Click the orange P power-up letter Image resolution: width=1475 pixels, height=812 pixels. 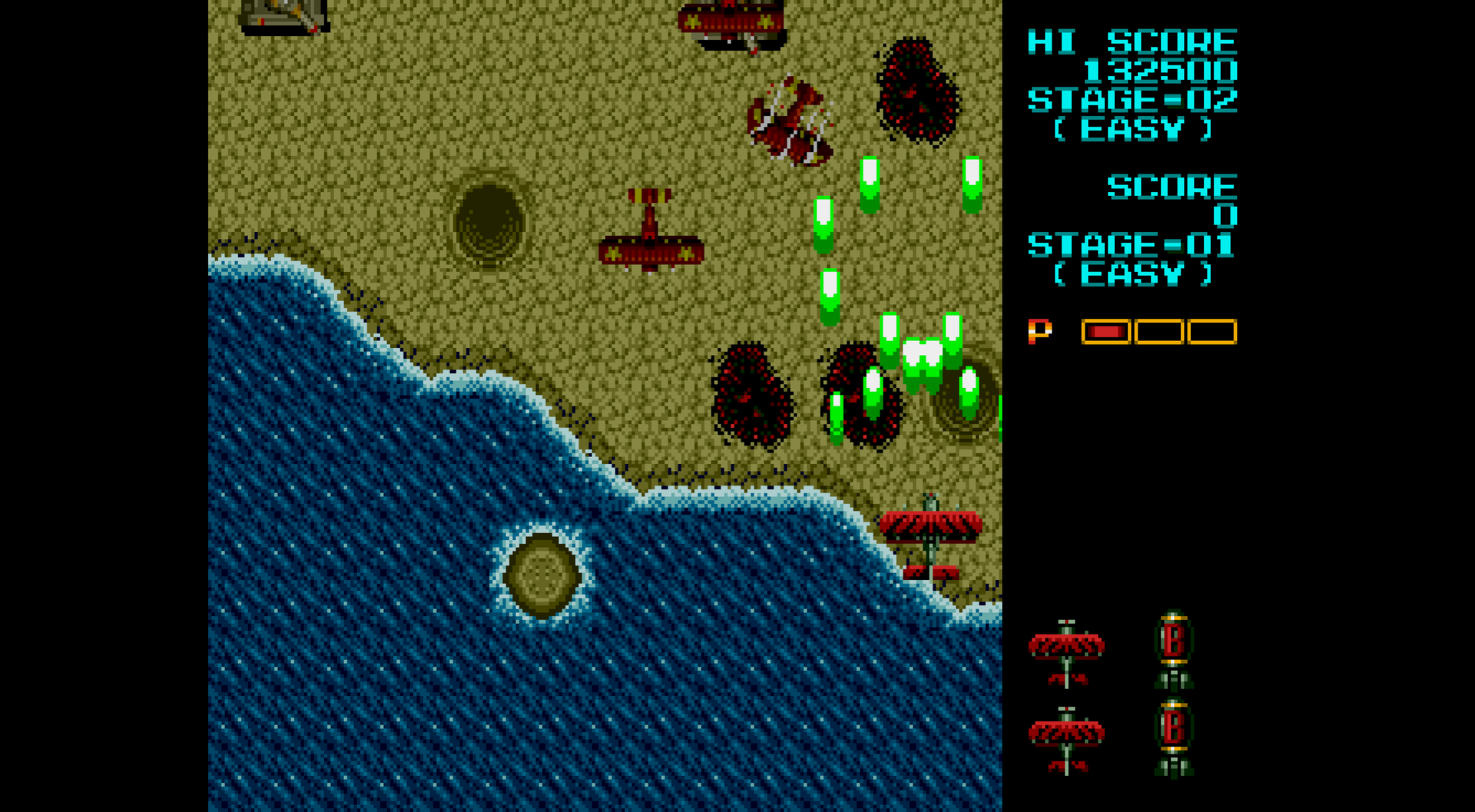click(1042, 330)
